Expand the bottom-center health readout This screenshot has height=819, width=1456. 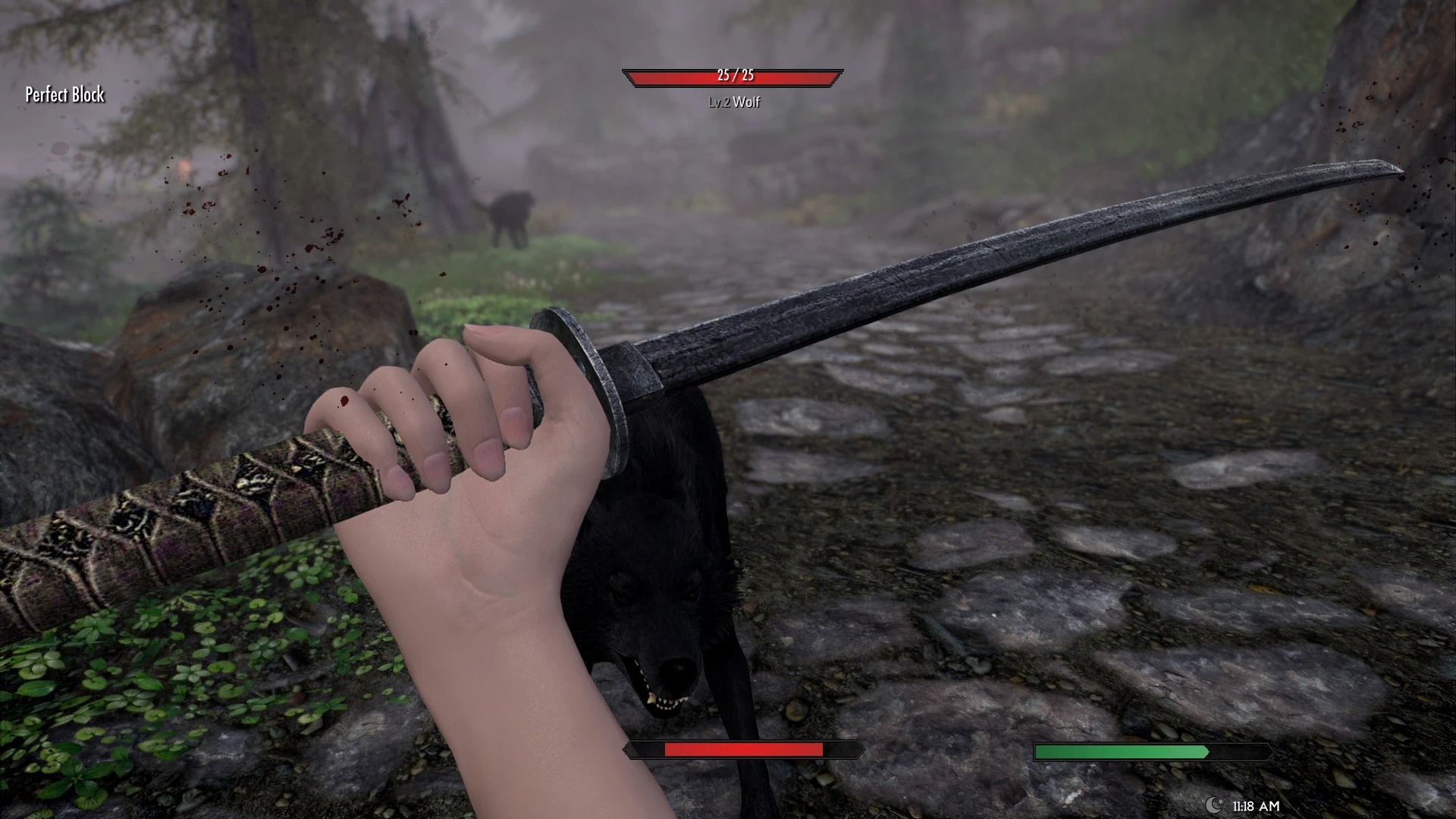(x=742, y=751)
